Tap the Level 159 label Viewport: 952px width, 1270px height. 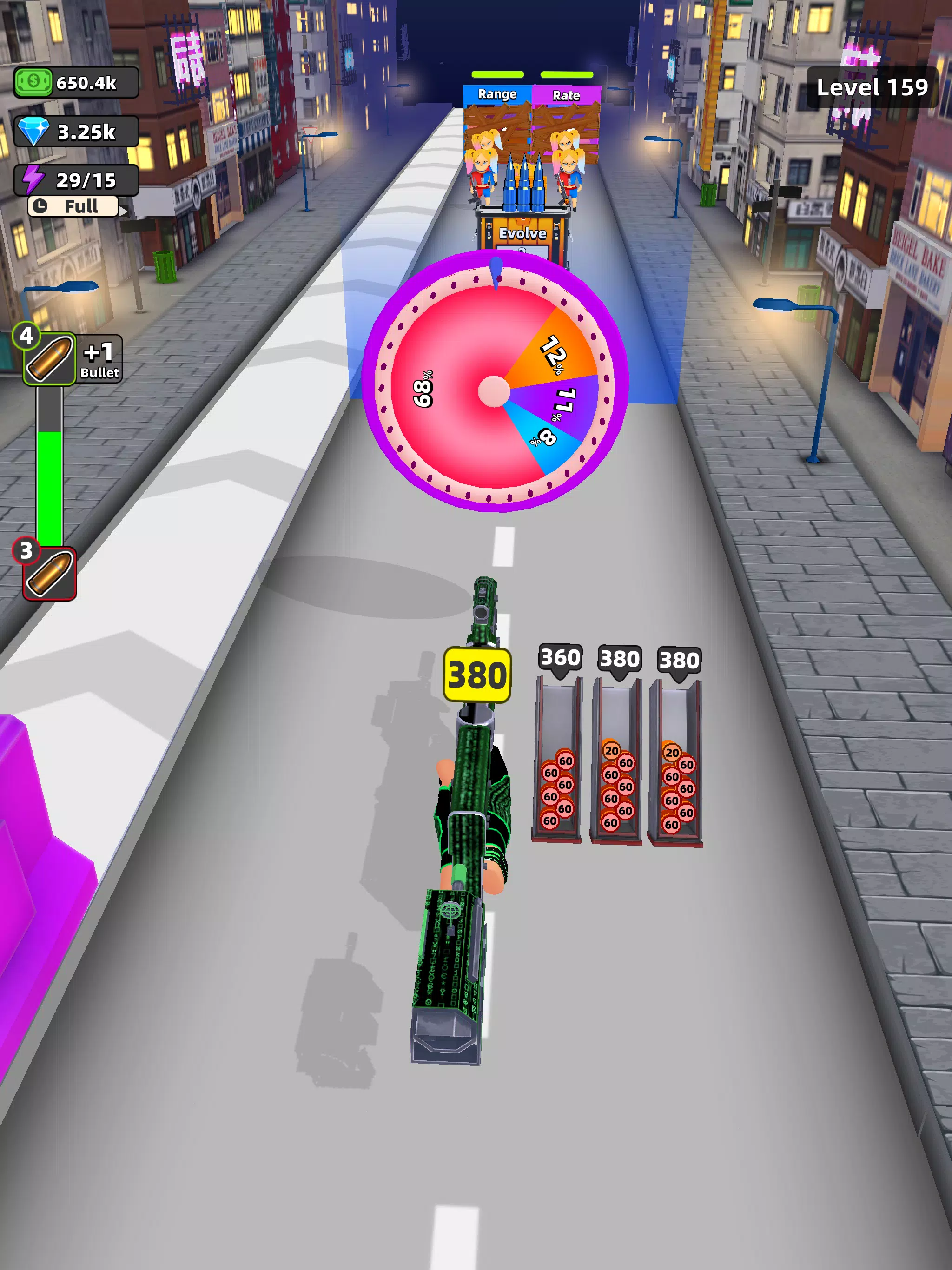[873, 87]
